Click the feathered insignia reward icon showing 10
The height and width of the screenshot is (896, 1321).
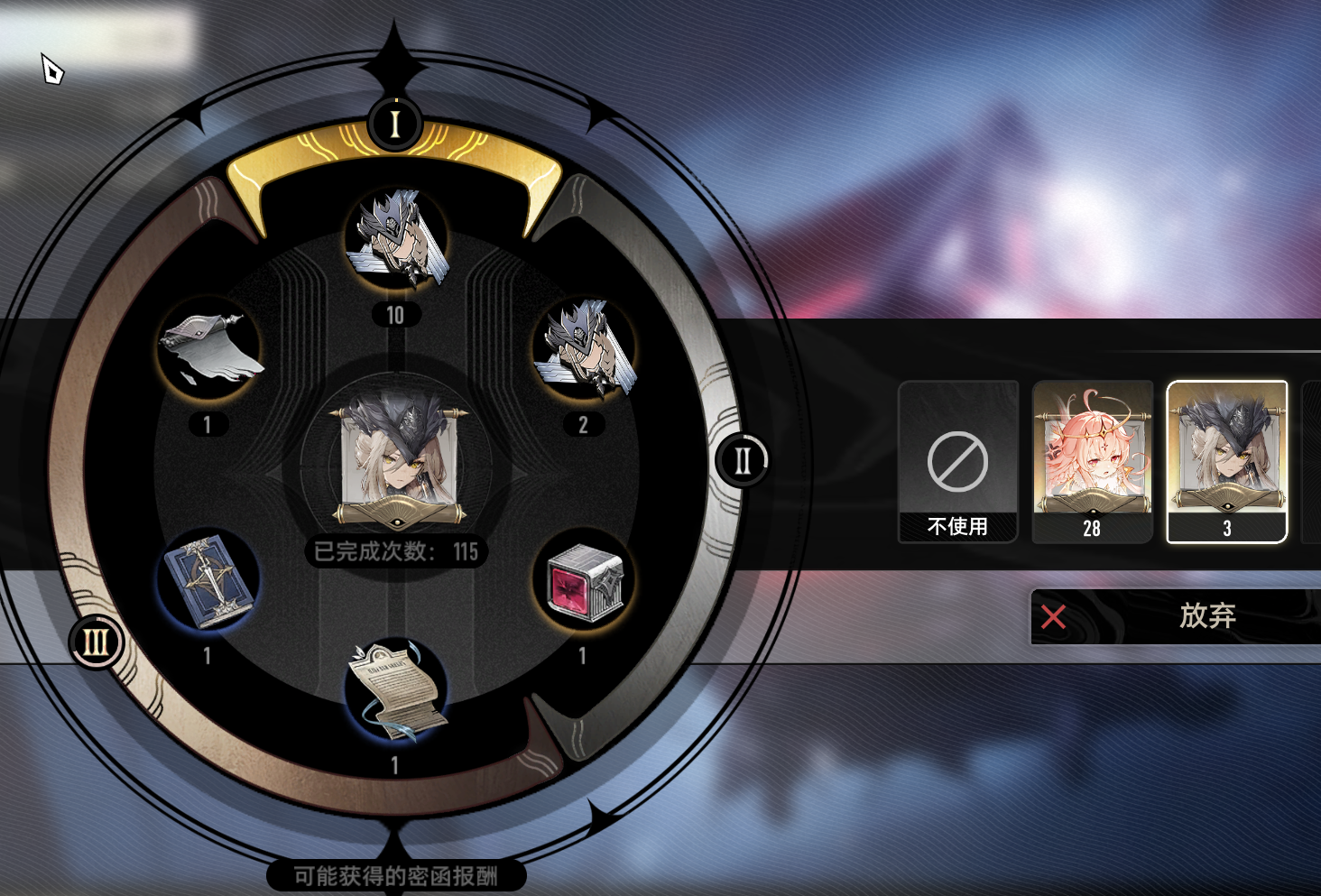click(397, 239)
